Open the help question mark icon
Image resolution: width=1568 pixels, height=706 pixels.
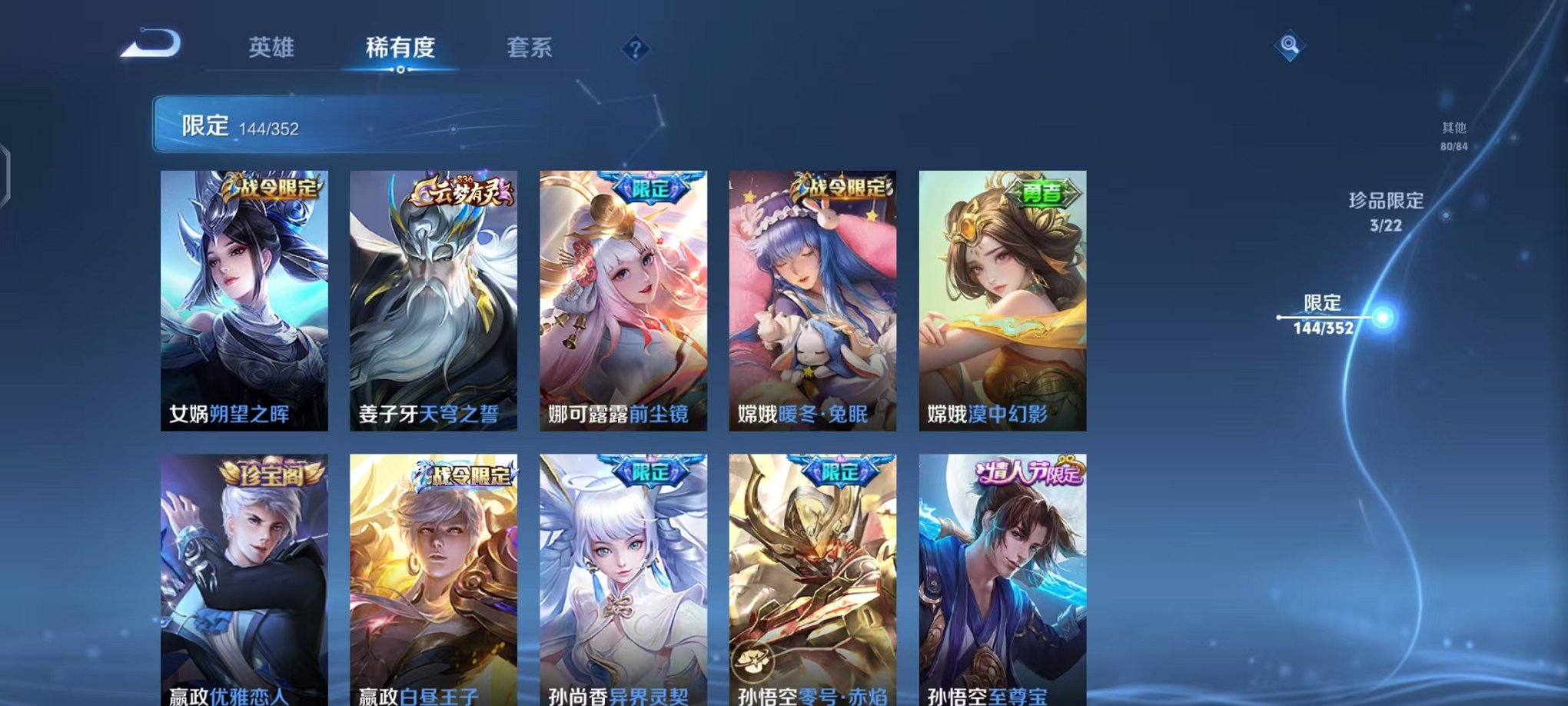coord(634,49)
